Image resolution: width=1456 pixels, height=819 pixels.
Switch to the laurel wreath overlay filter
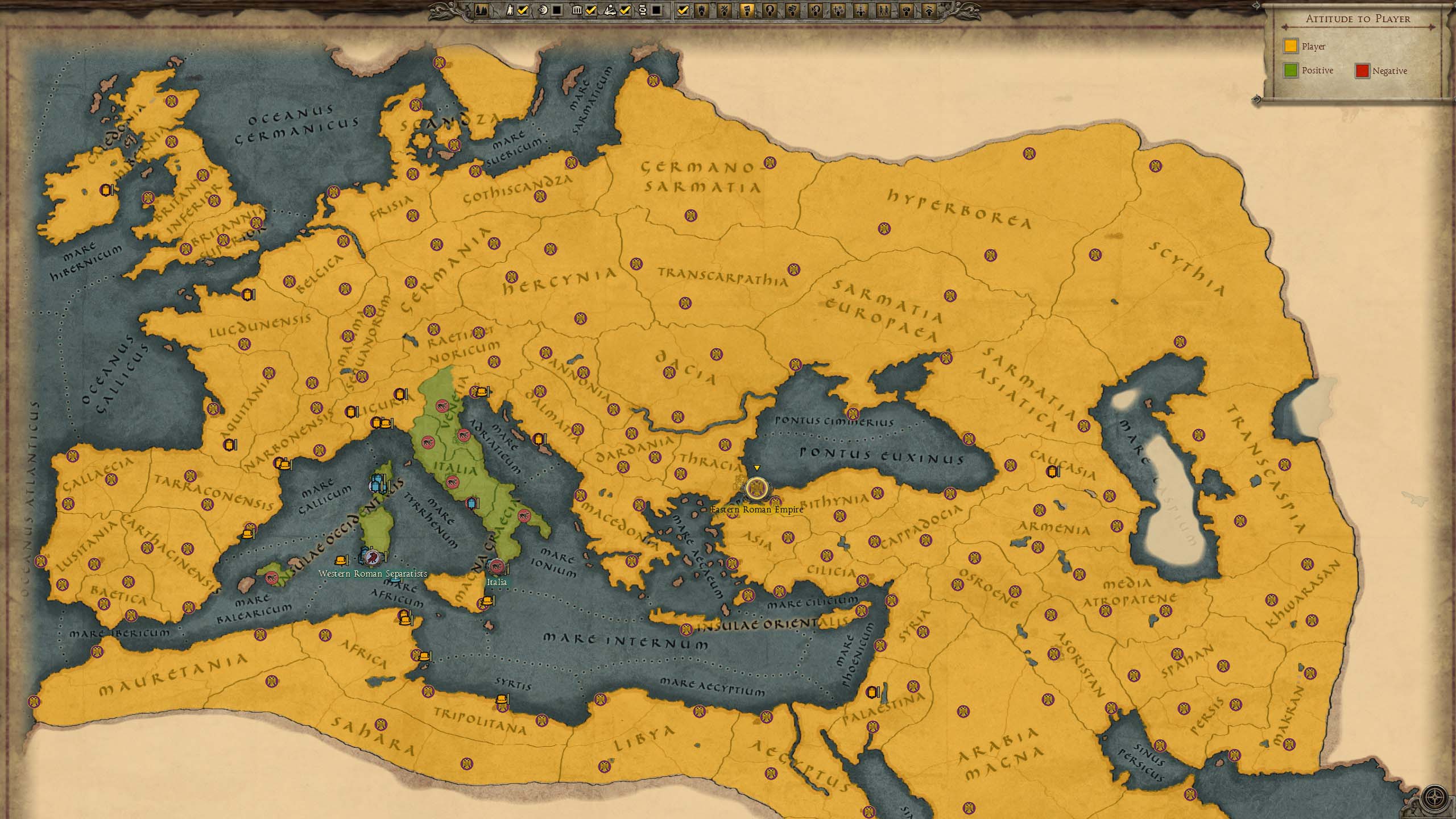tap(770, 10)
